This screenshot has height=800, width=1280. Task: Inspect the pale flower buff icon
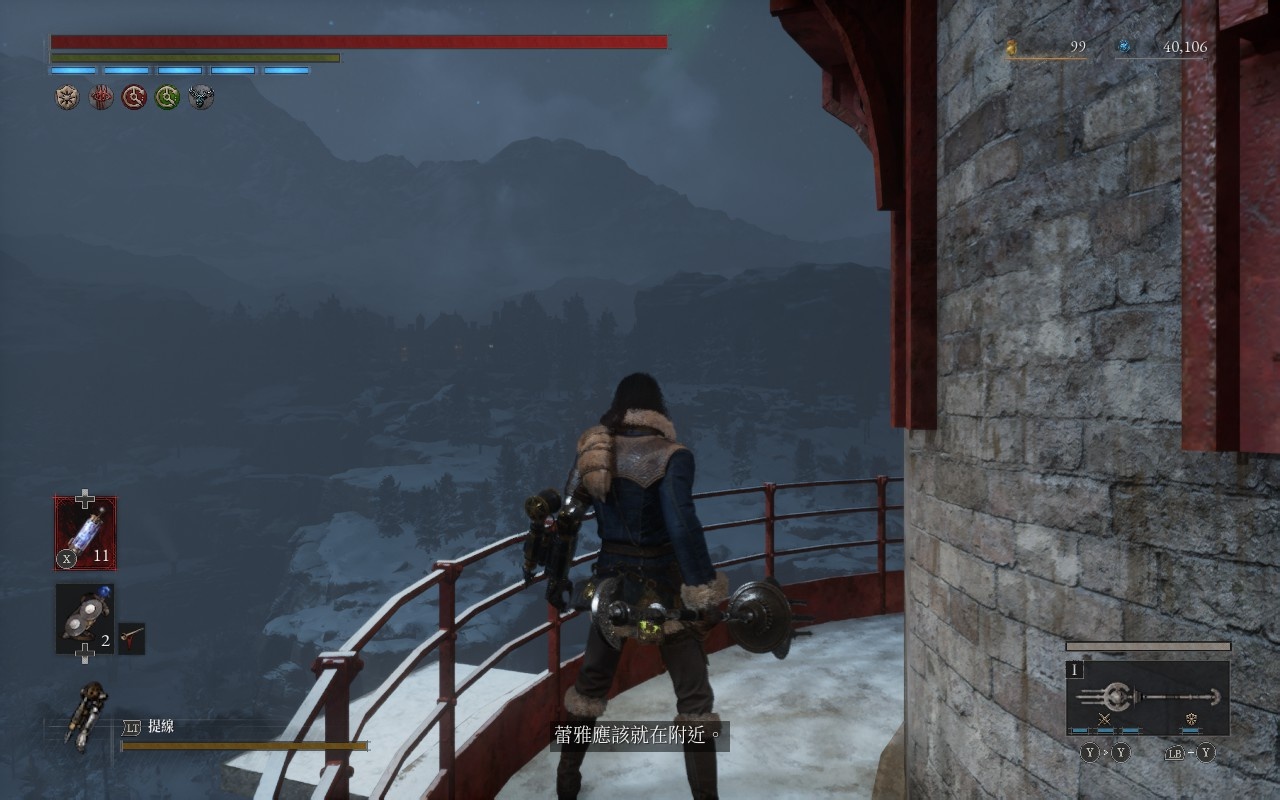[x=67, y=97]
